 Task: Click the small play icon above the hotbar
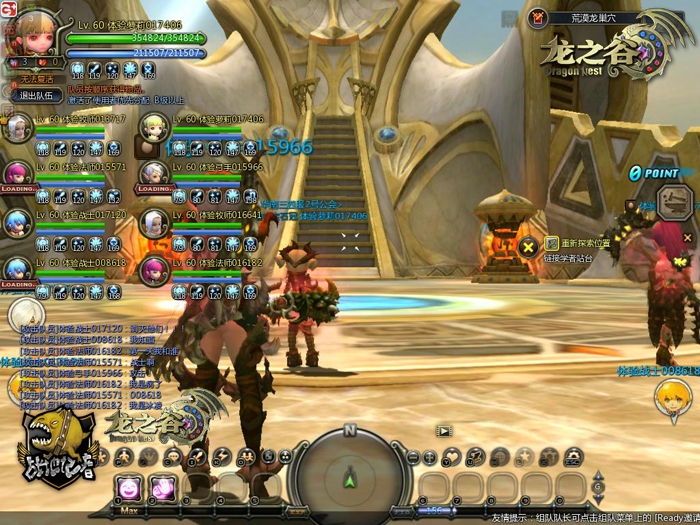point(444,430)
